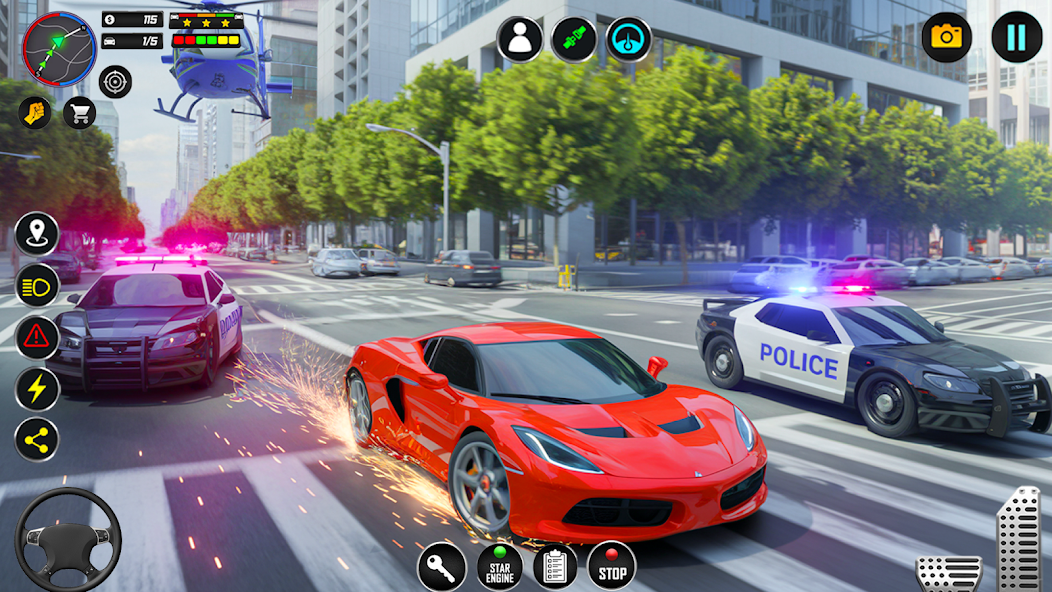Click the circular minimap
Image resolution: width=1052 pixels, height=592 pixels.
pyautogui.click(x=59, y=47)
